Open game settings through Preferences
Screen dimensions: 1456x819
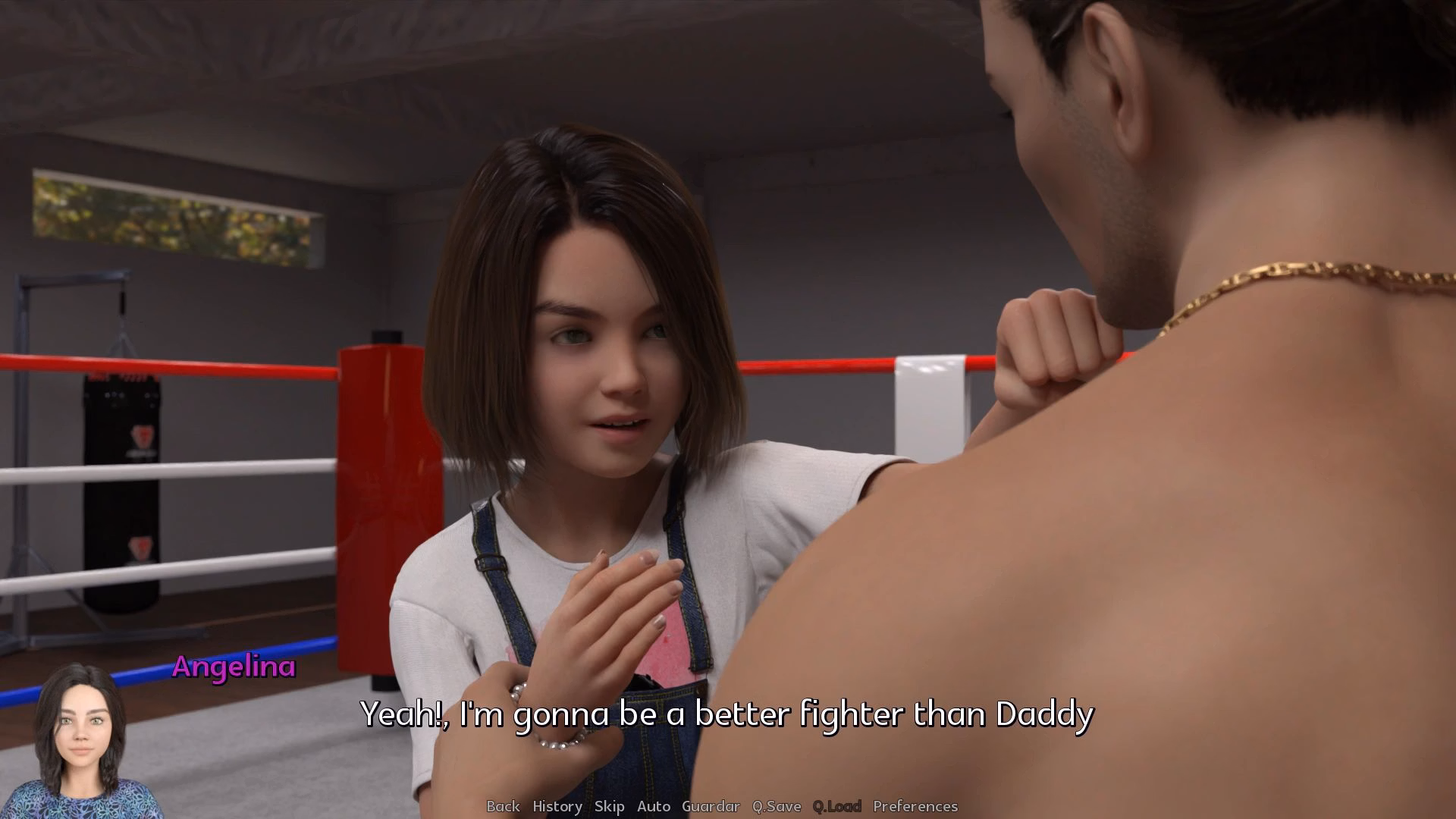(915, 806)
